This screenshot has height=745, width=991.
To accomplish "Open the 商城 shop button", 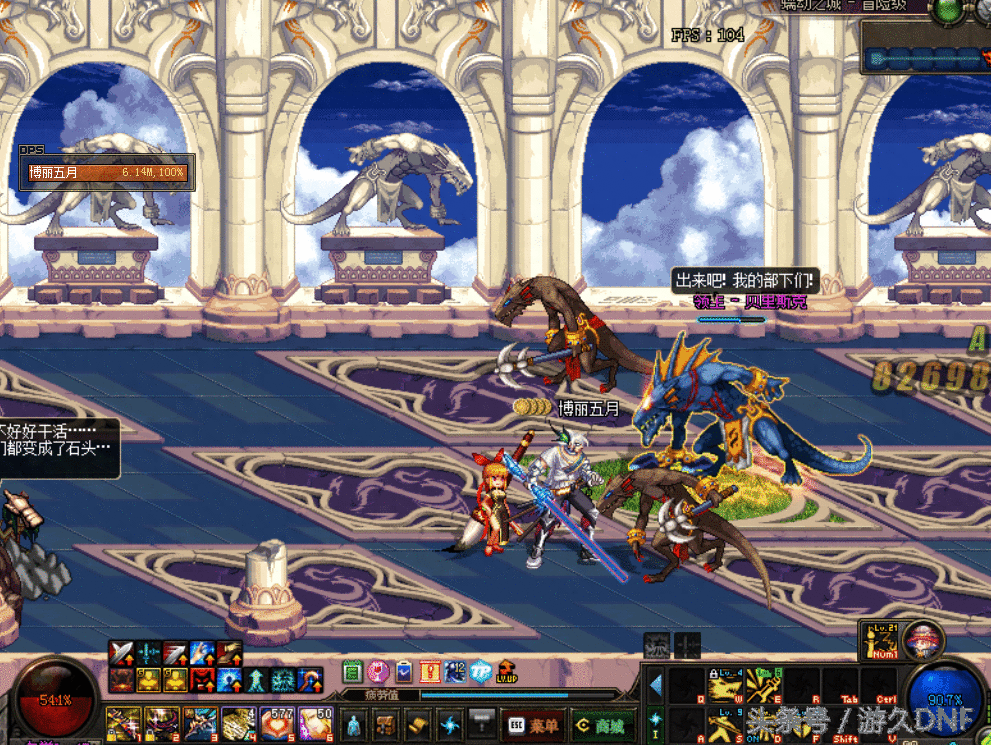I will click(x=602, y=723).
